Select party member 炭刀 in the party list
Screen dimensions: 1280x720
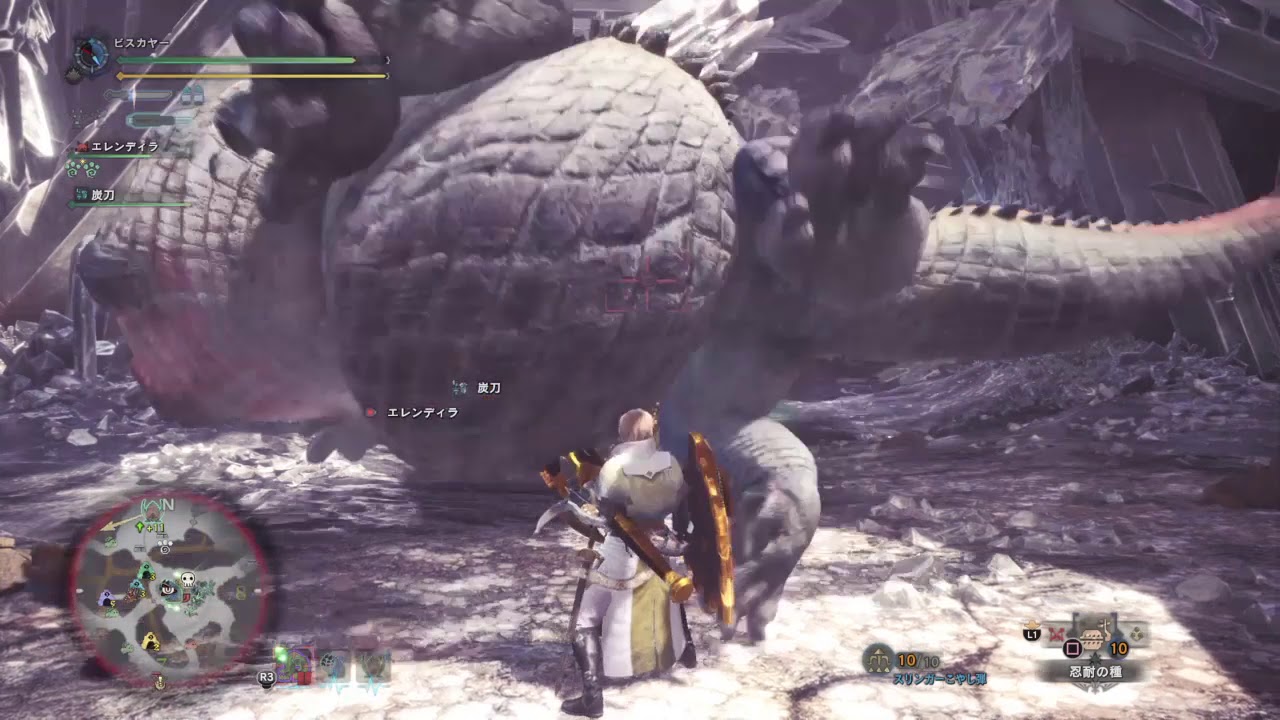[x=102, y=195]
